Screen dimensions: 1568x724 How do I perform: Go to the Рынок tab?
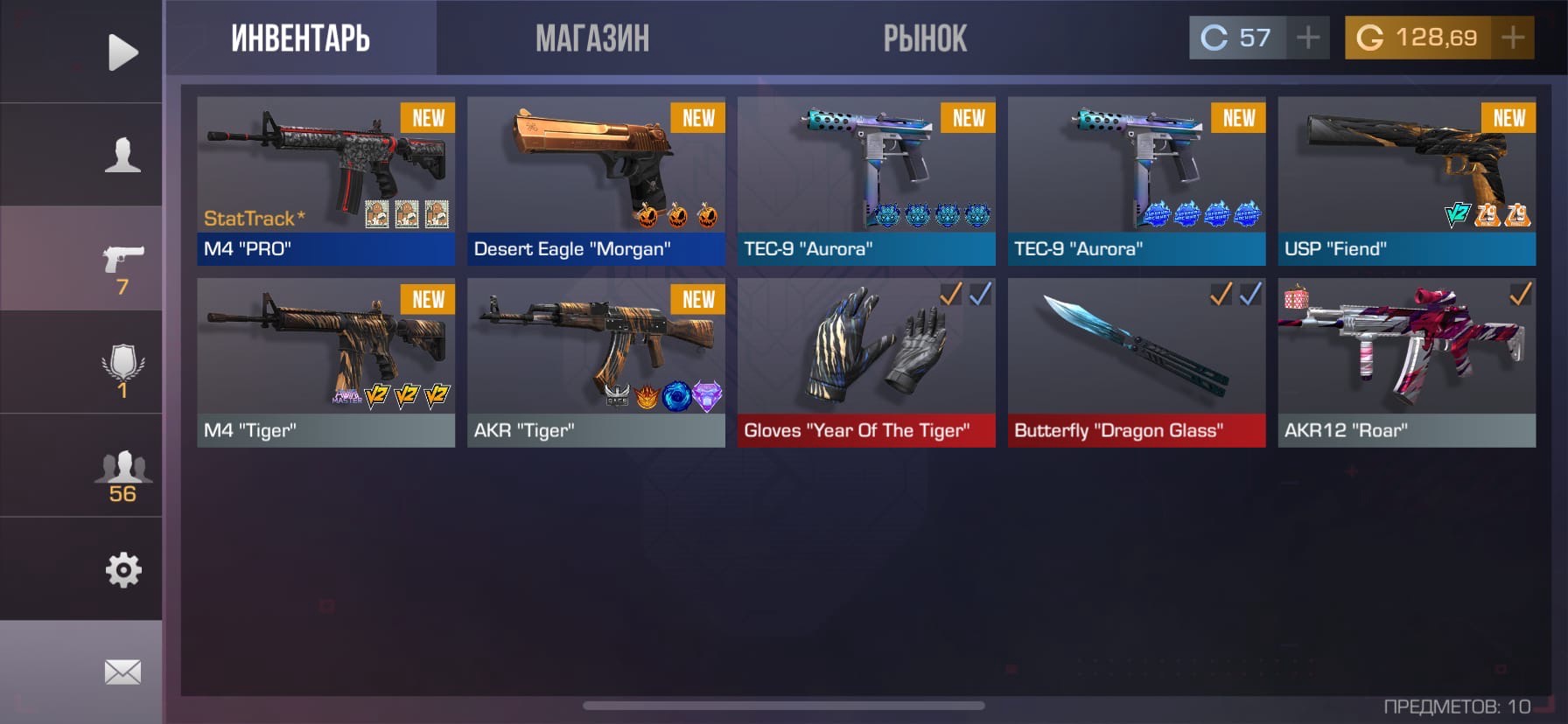(925, 38)
